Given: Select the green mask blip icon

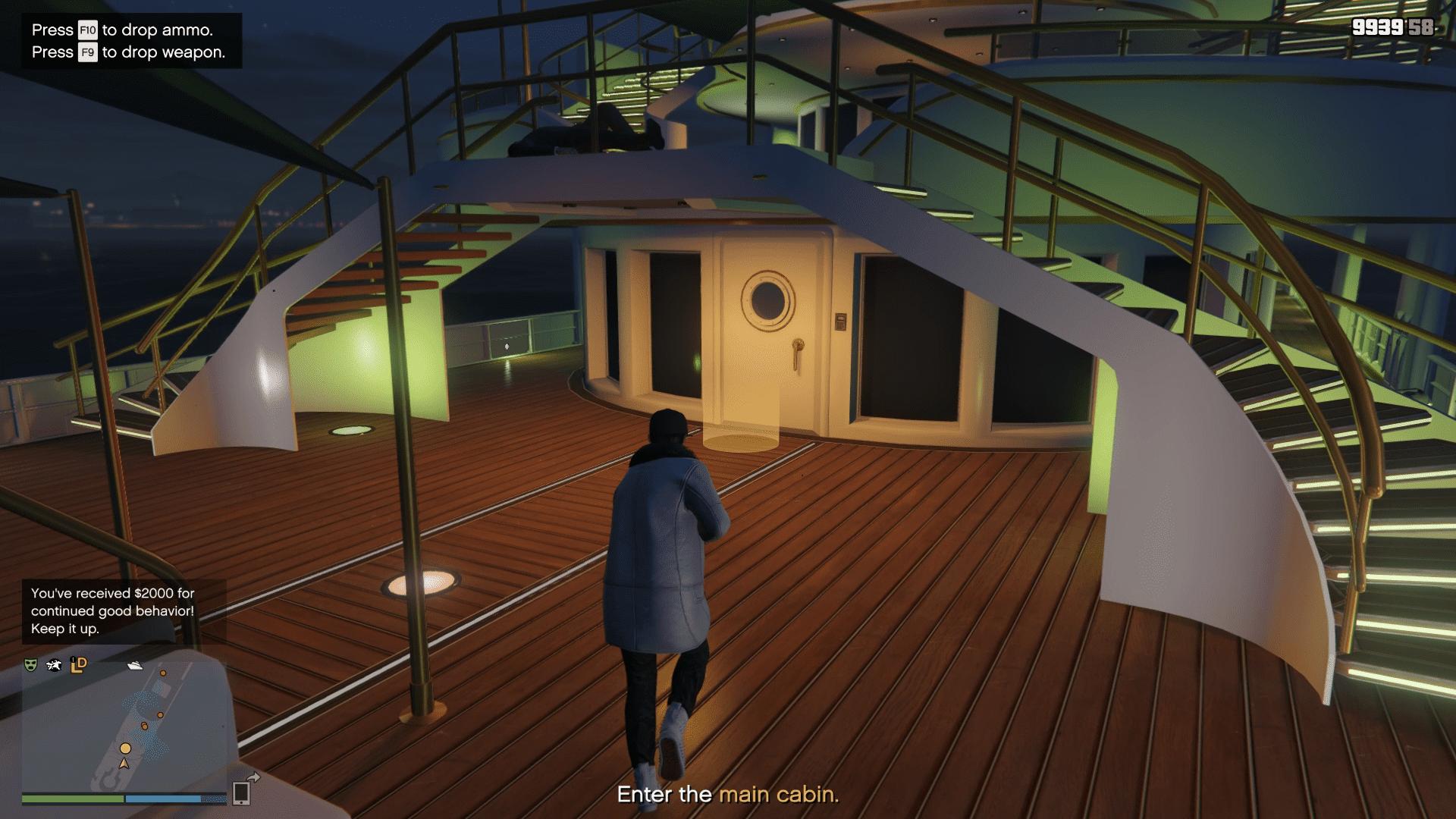Looking at the screenshot, I should [30, 665].
